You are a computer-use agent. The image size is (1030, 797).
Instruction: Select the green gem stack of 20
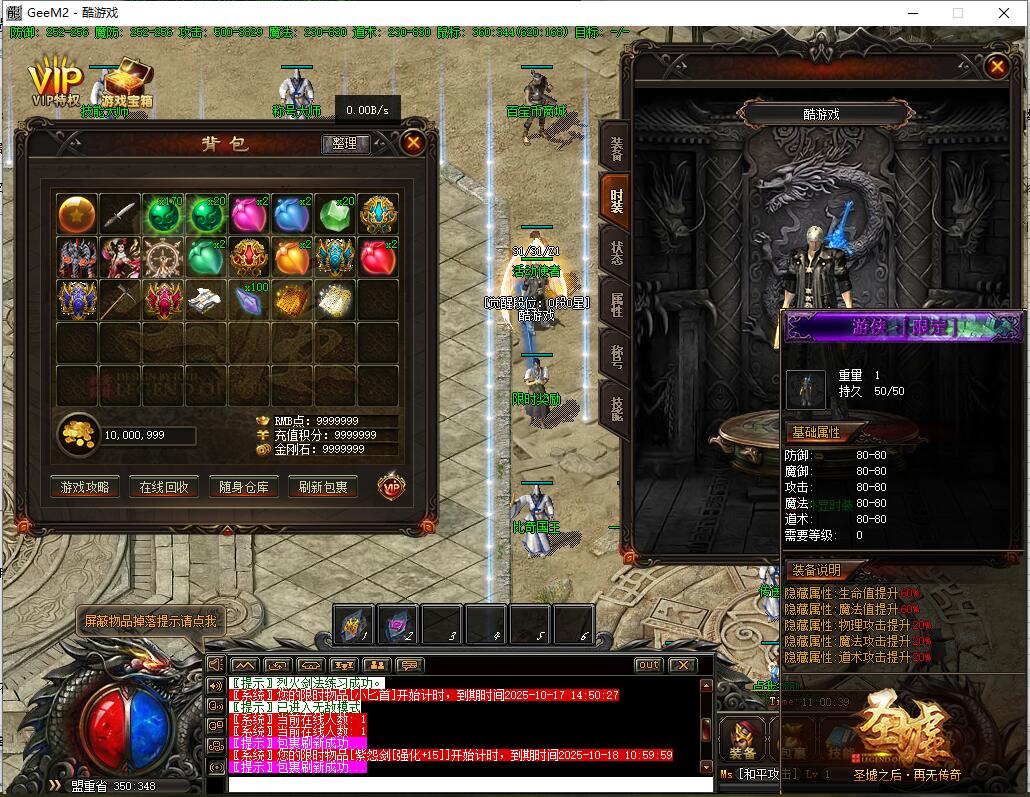pyautogui.click(x=335, y=214)
